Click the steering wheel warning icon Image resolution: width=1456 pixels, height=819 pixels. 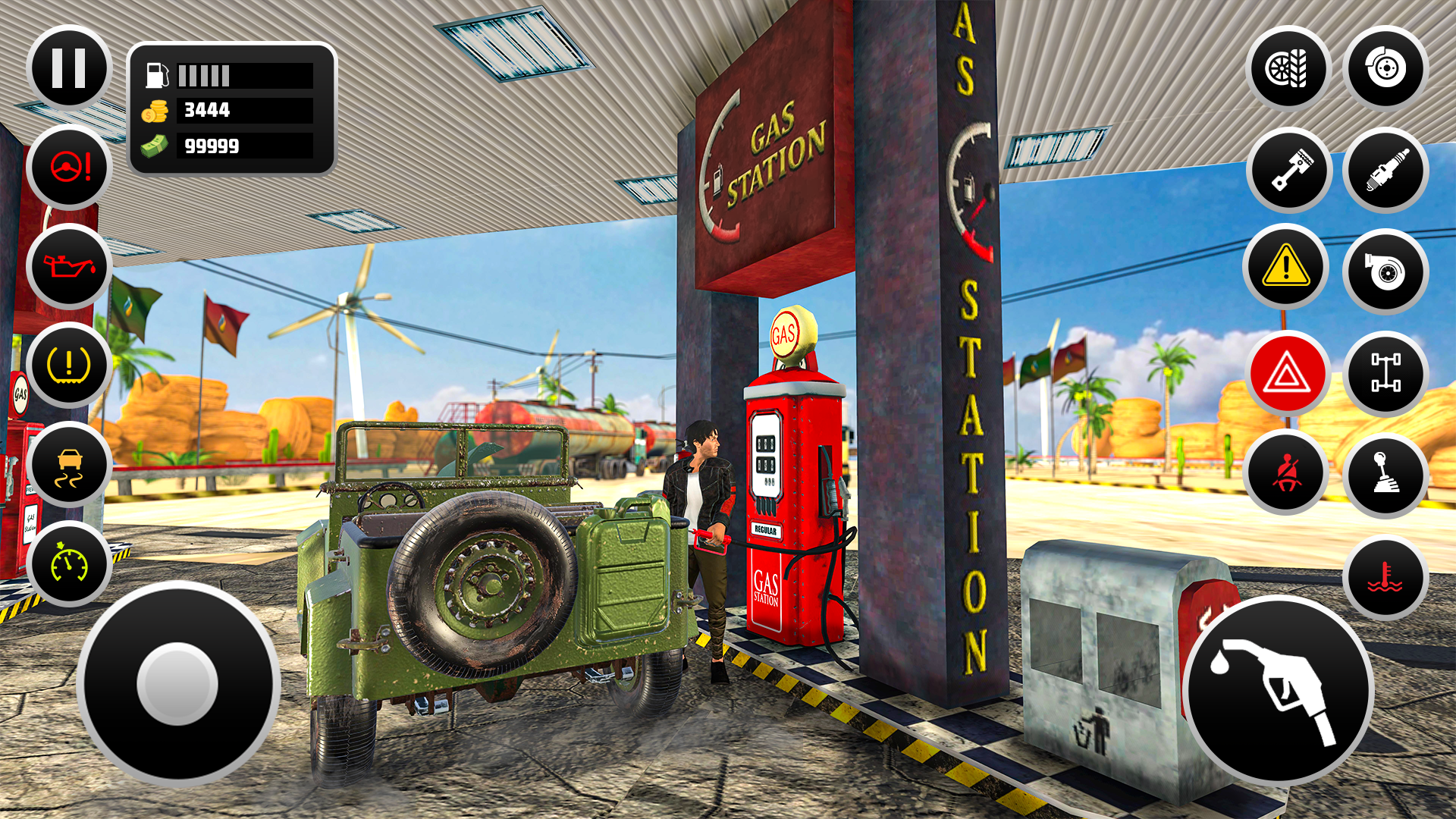tap(68, 168)
